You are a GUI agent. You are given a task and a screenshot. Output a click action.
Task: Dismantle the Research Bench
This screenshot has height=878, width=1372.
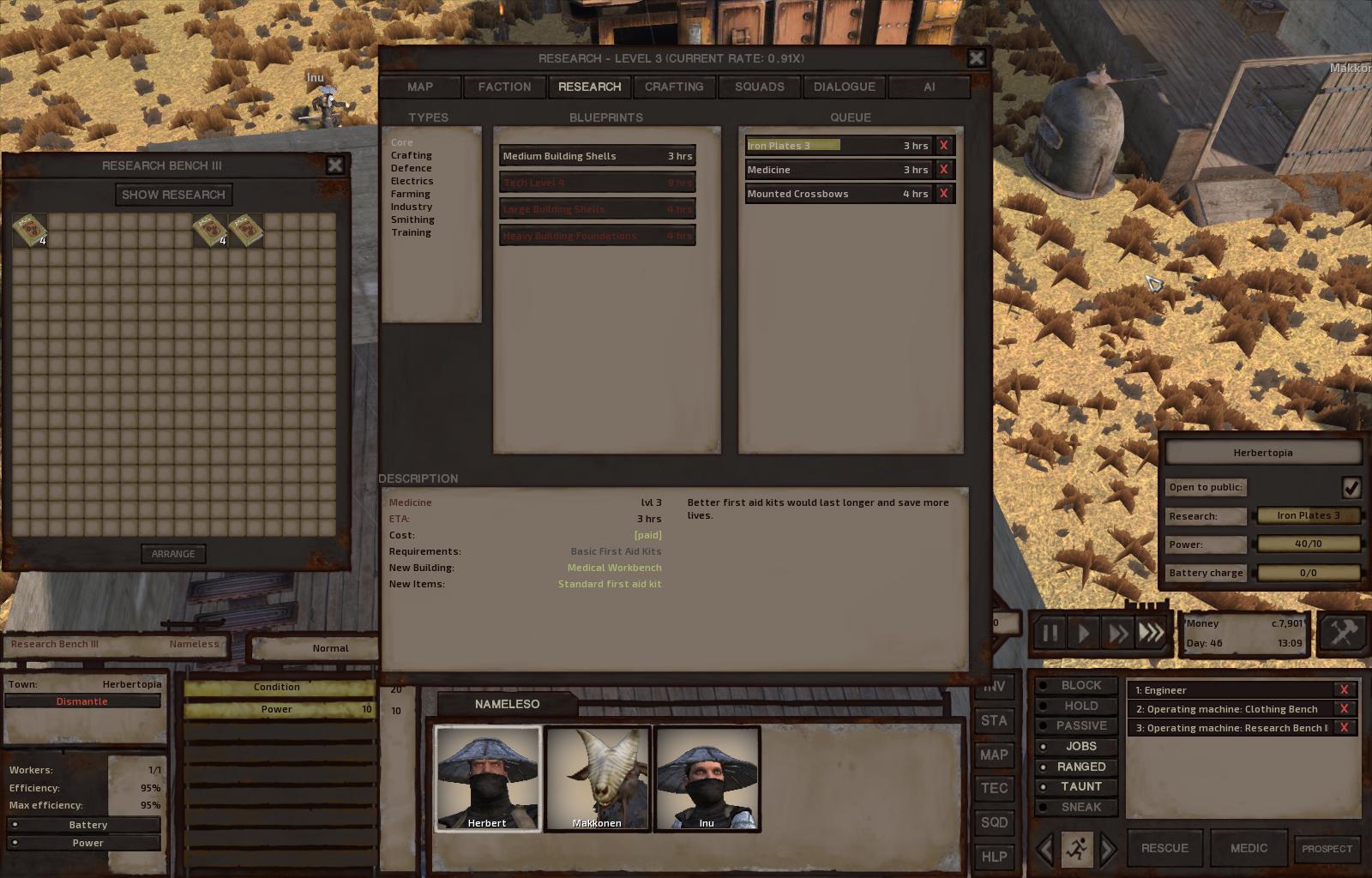[x=82, y=701]
